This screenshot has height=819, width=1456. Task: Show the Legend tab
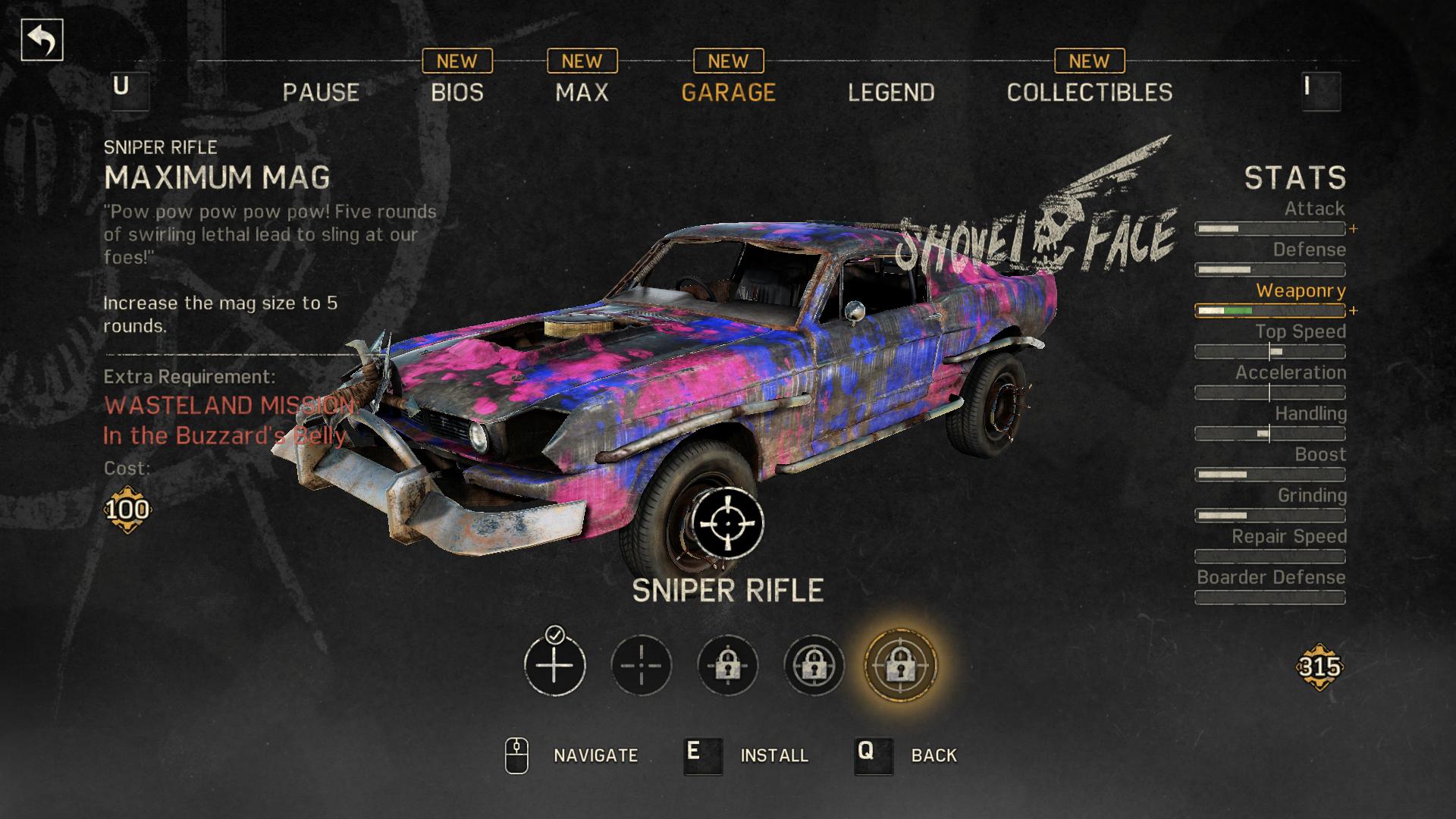click(891, 93)
